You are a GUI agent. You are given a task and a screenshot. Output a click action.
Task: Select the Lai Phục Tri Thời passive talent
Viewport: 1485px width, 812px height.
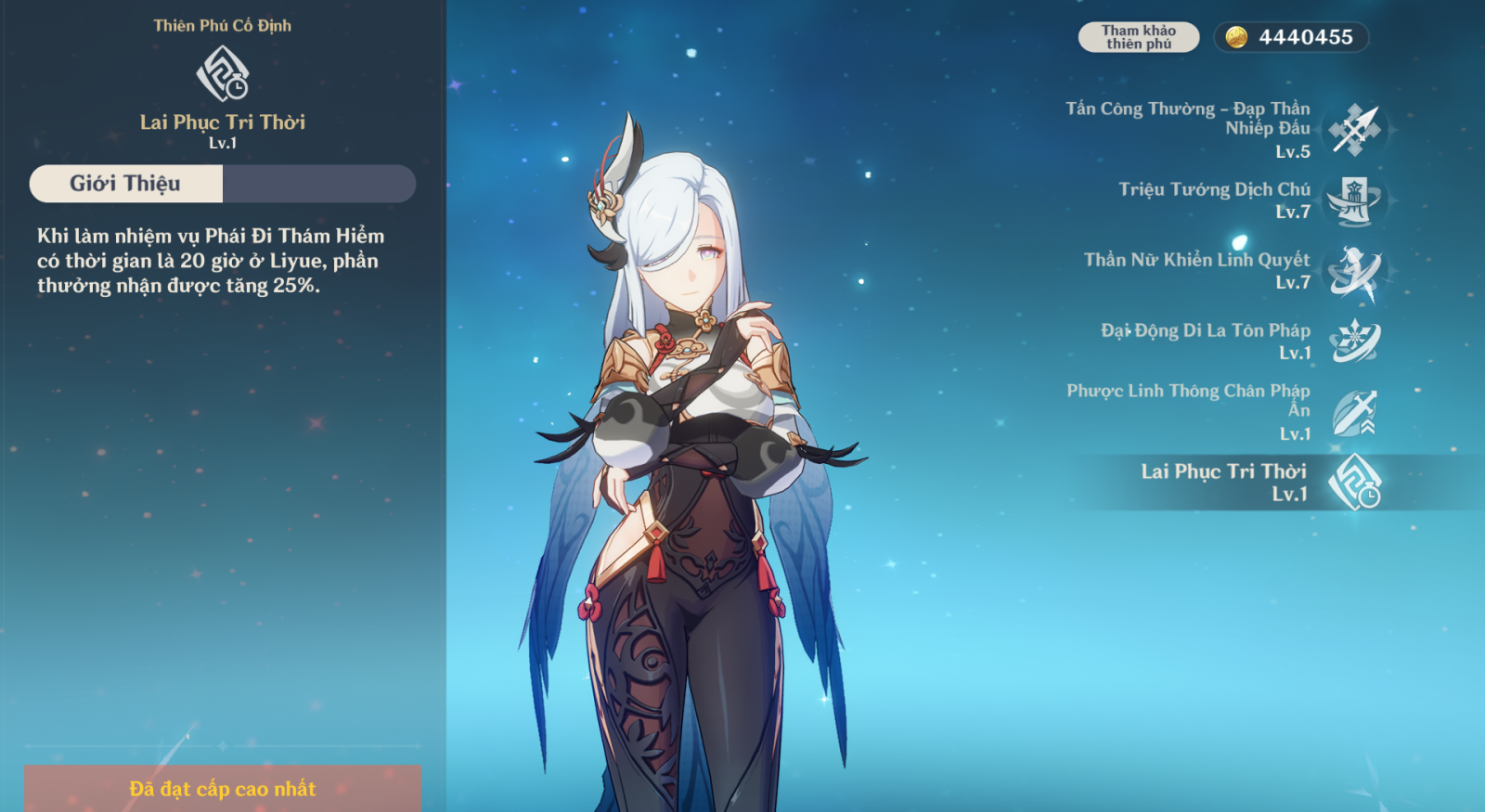coord(1354,483)
